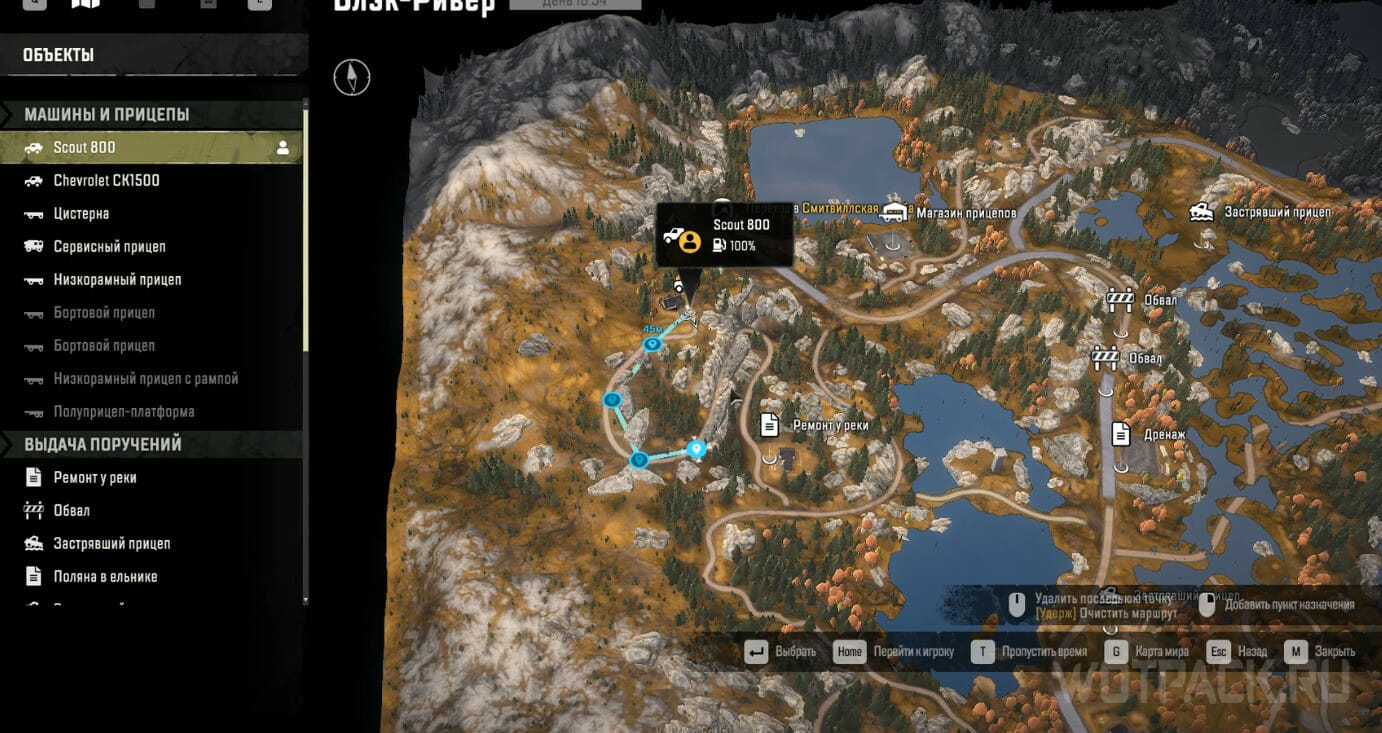This screenshot has height=733, width=1382.
Task: Open Ремонт у реки in the sidebar list
Action: 94,478
